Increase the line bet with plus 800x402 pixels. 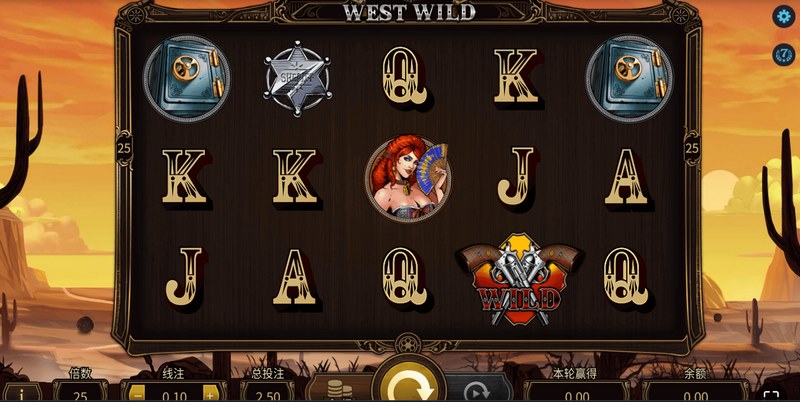[x=210, y=393]
